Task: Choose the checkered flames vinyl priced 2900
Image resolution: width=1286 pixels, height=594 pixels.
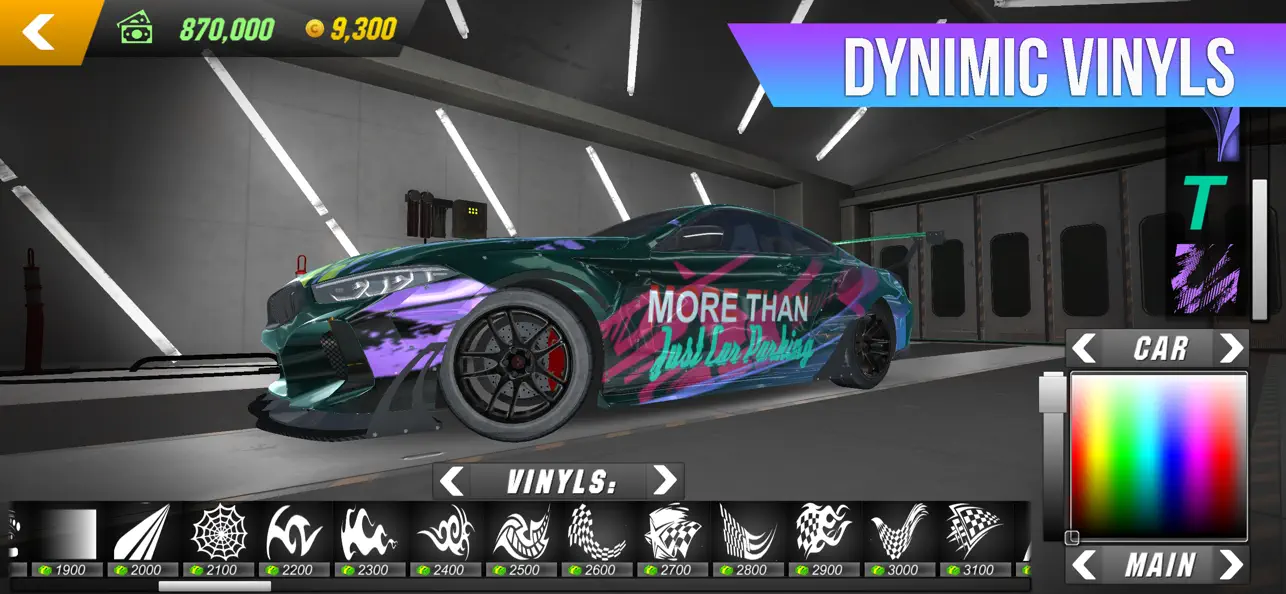Action: click(x=823, y=533)
